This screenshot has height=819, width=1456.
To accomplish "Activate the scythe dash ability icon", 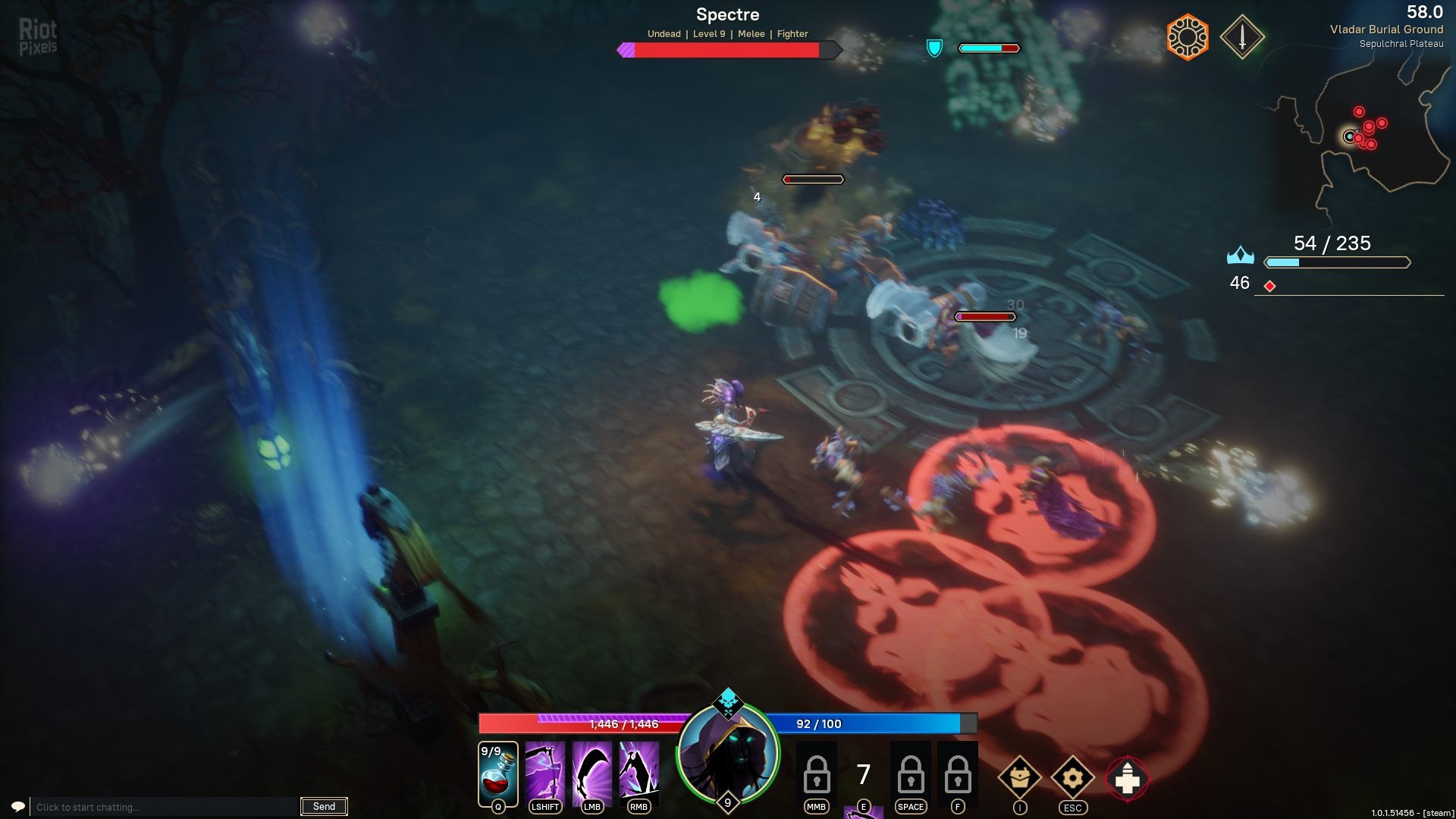I will click(544, 773).
